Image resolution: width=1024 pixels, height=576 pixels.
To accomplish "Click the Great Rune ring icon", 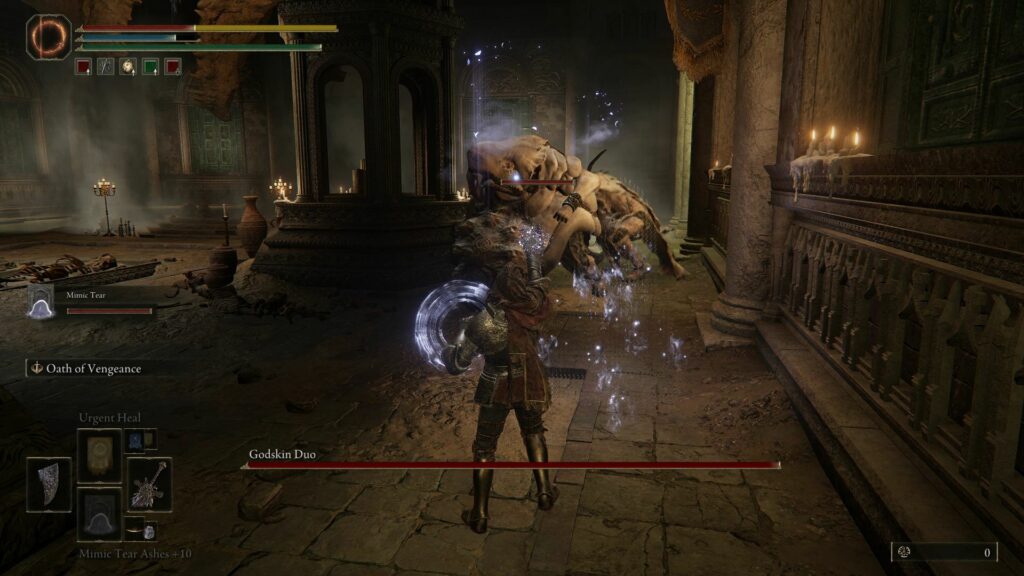I will tap(49, 35).
